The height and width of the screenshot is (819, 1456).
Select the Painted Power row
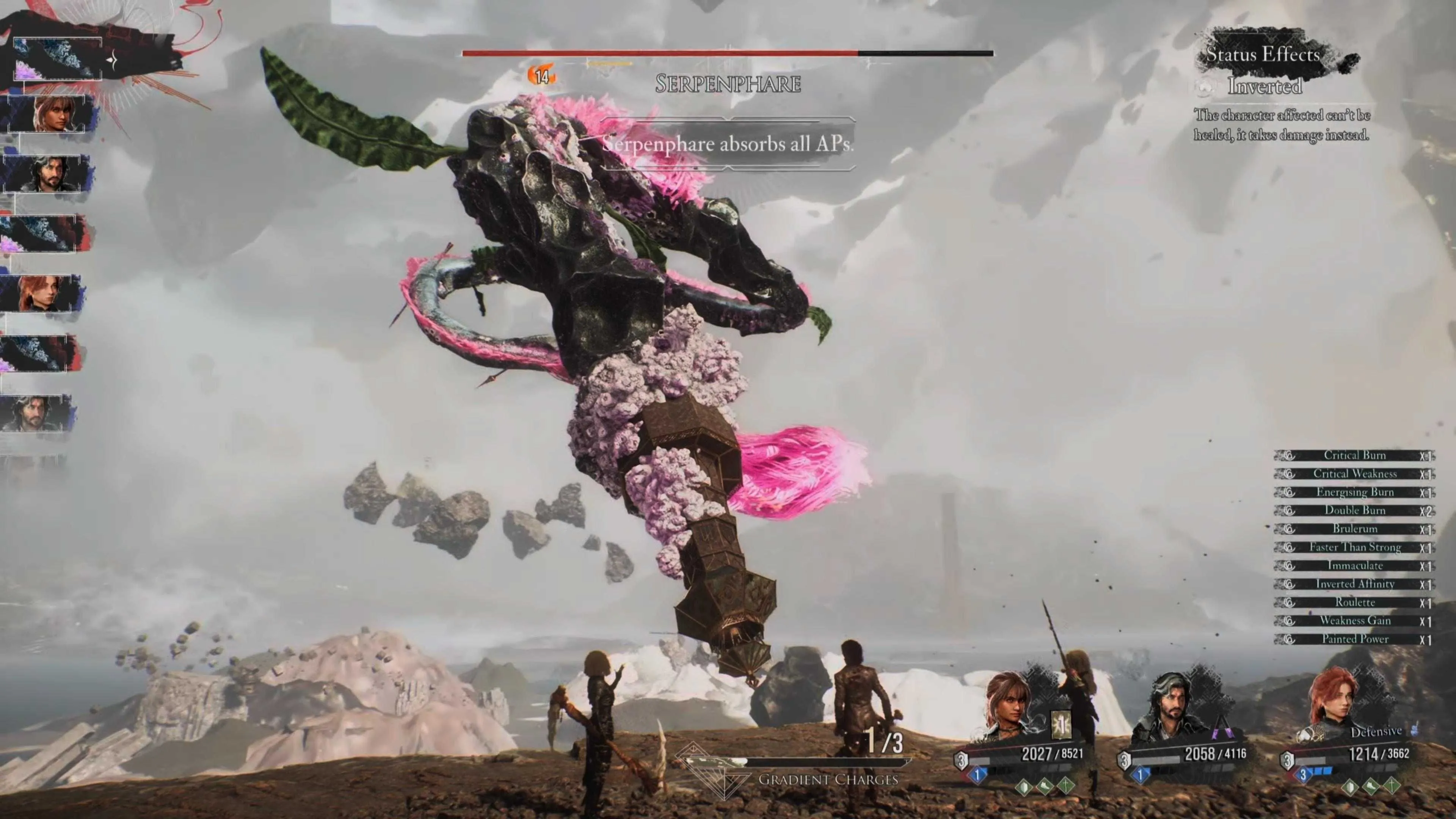coord(1354,639)
